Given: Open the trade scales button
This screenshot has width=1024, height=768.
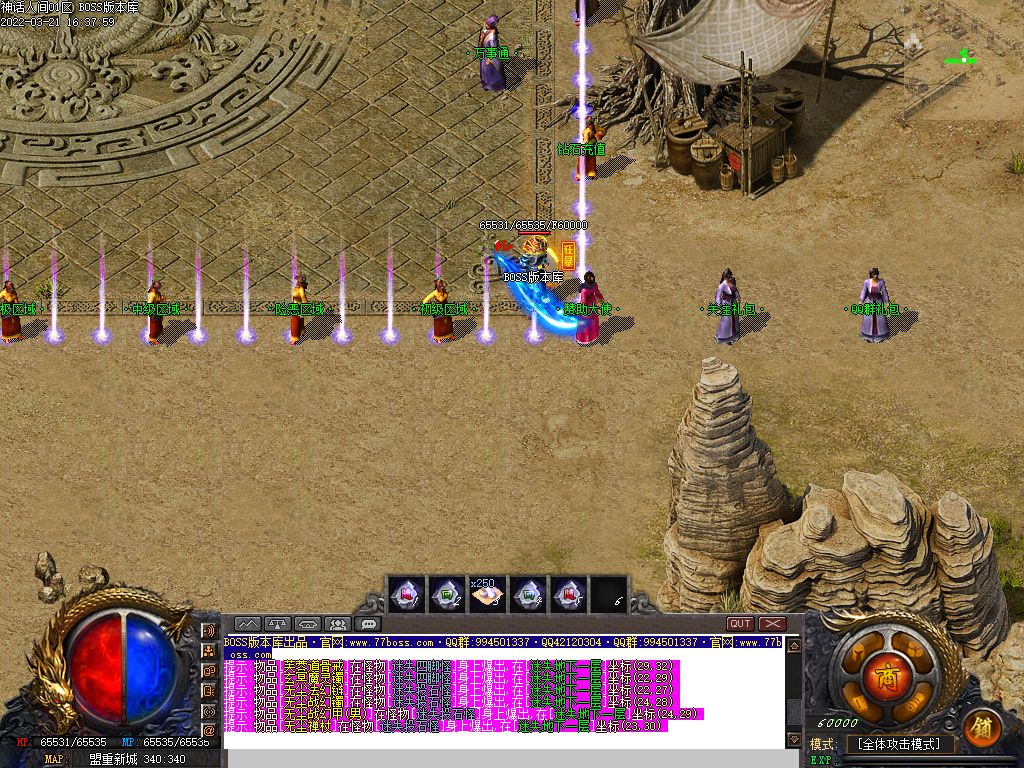Looking at the screenshot, I should [277, 624].
